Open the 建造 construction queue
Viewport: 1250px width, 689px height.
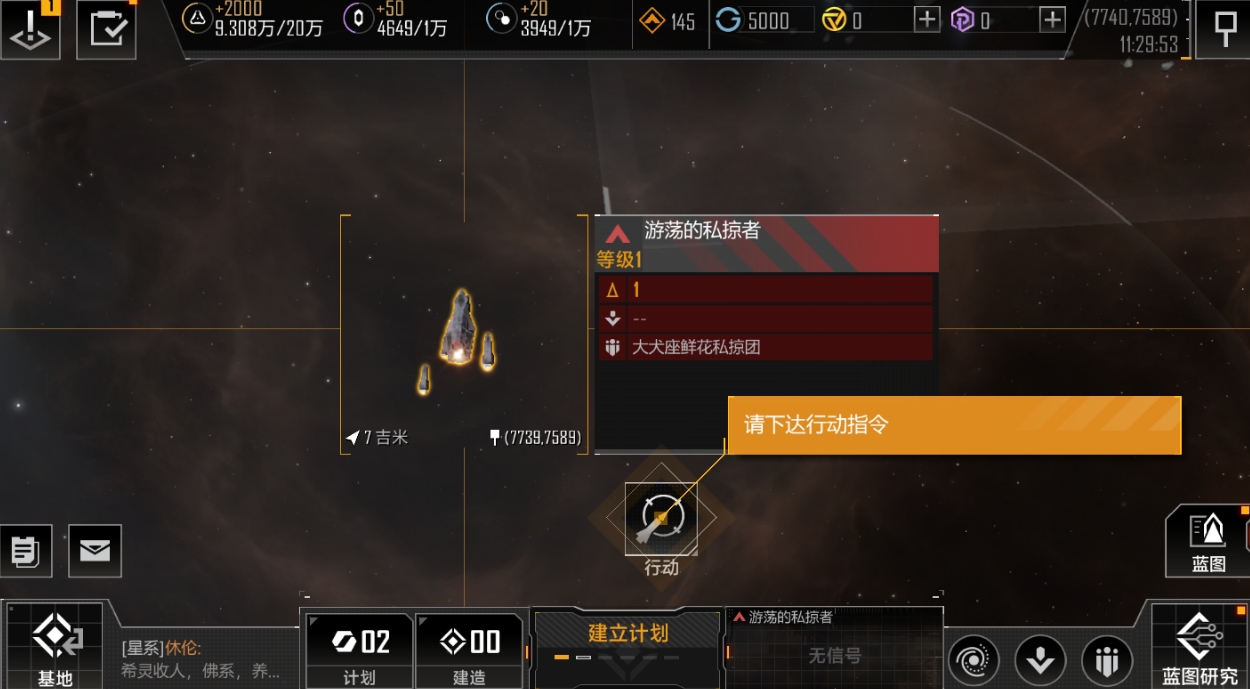pos(470,650)
